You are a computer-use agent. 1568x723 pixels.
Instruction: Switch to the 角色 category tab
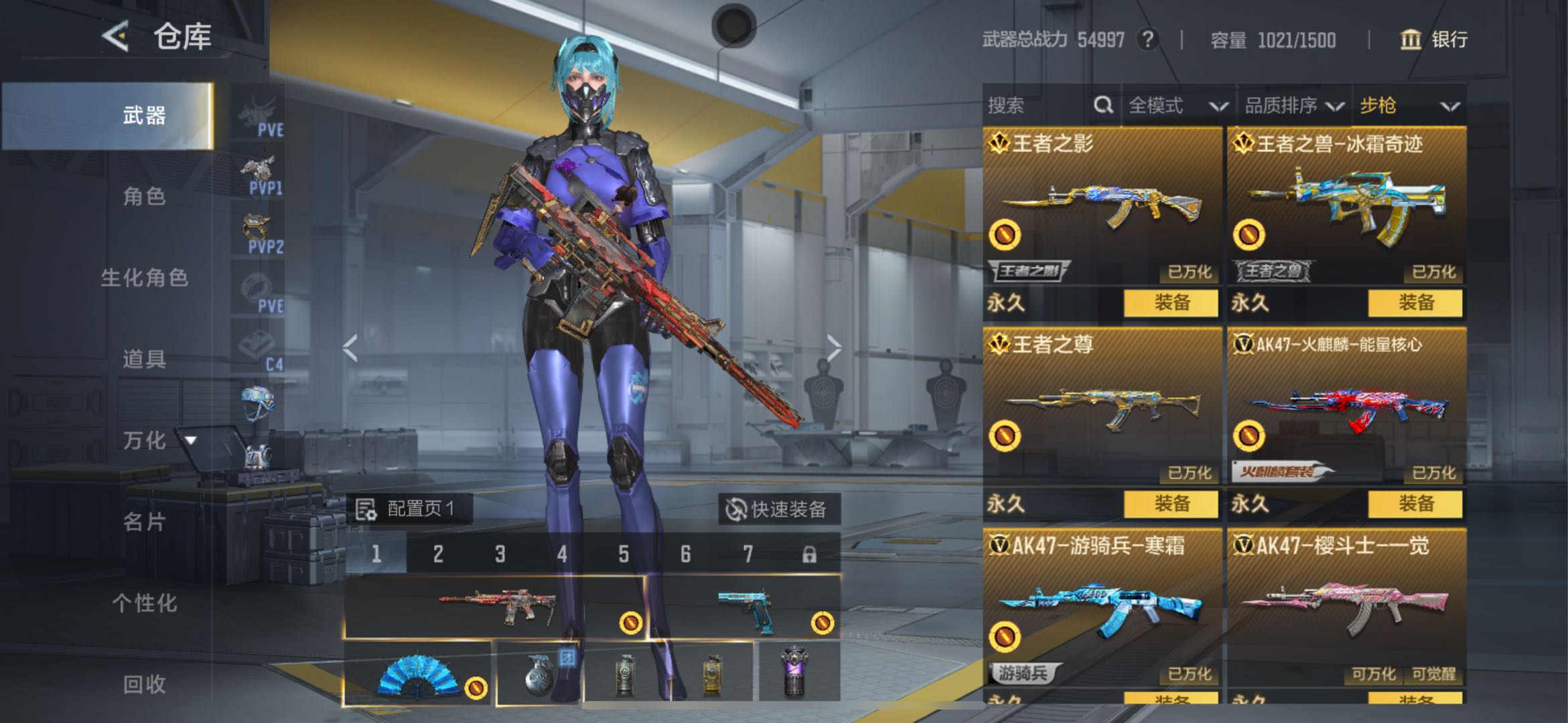(x=143, y=196)
